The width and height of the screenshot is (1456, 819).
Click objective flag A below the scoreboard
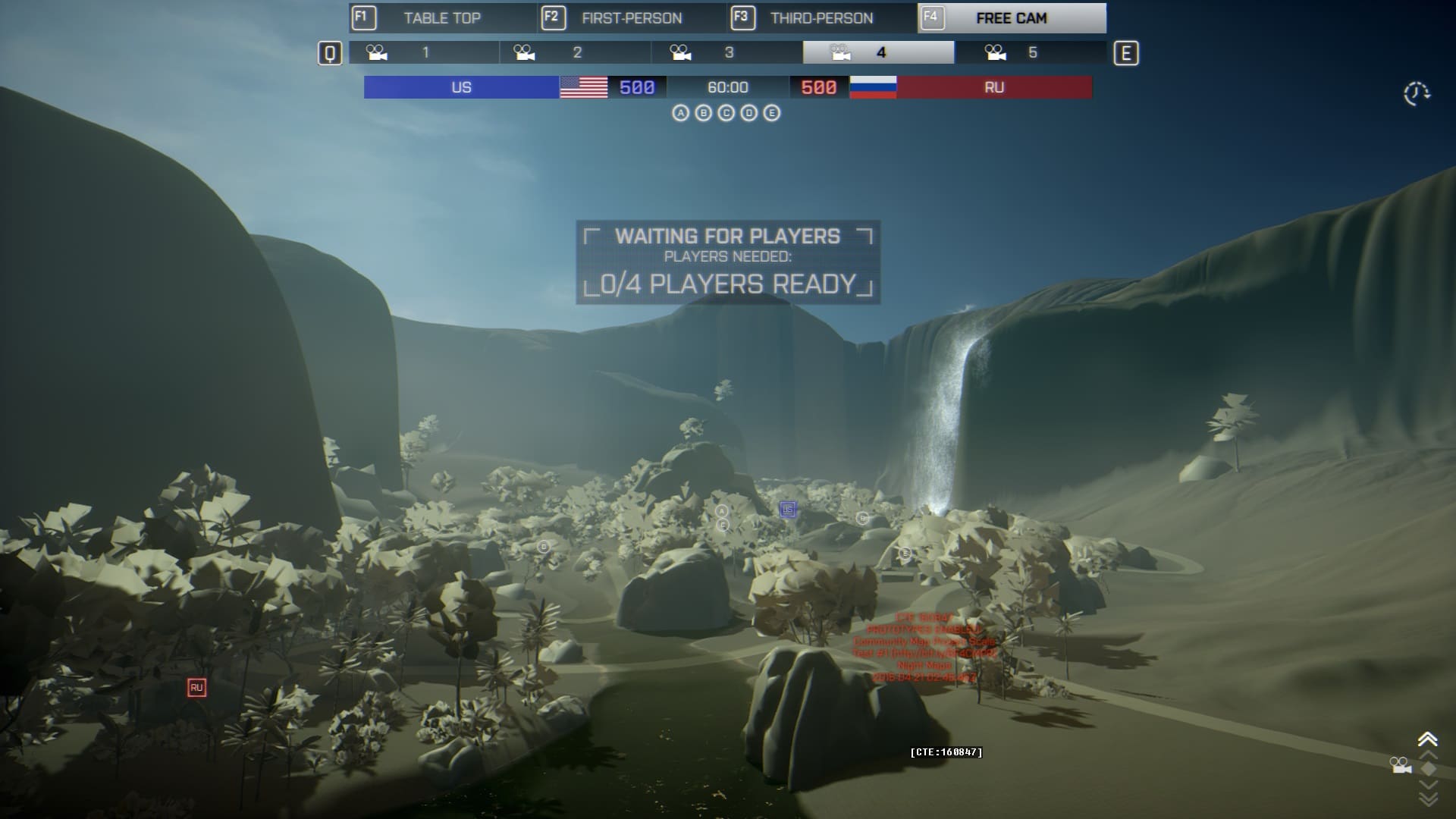[x=680, y=113]
